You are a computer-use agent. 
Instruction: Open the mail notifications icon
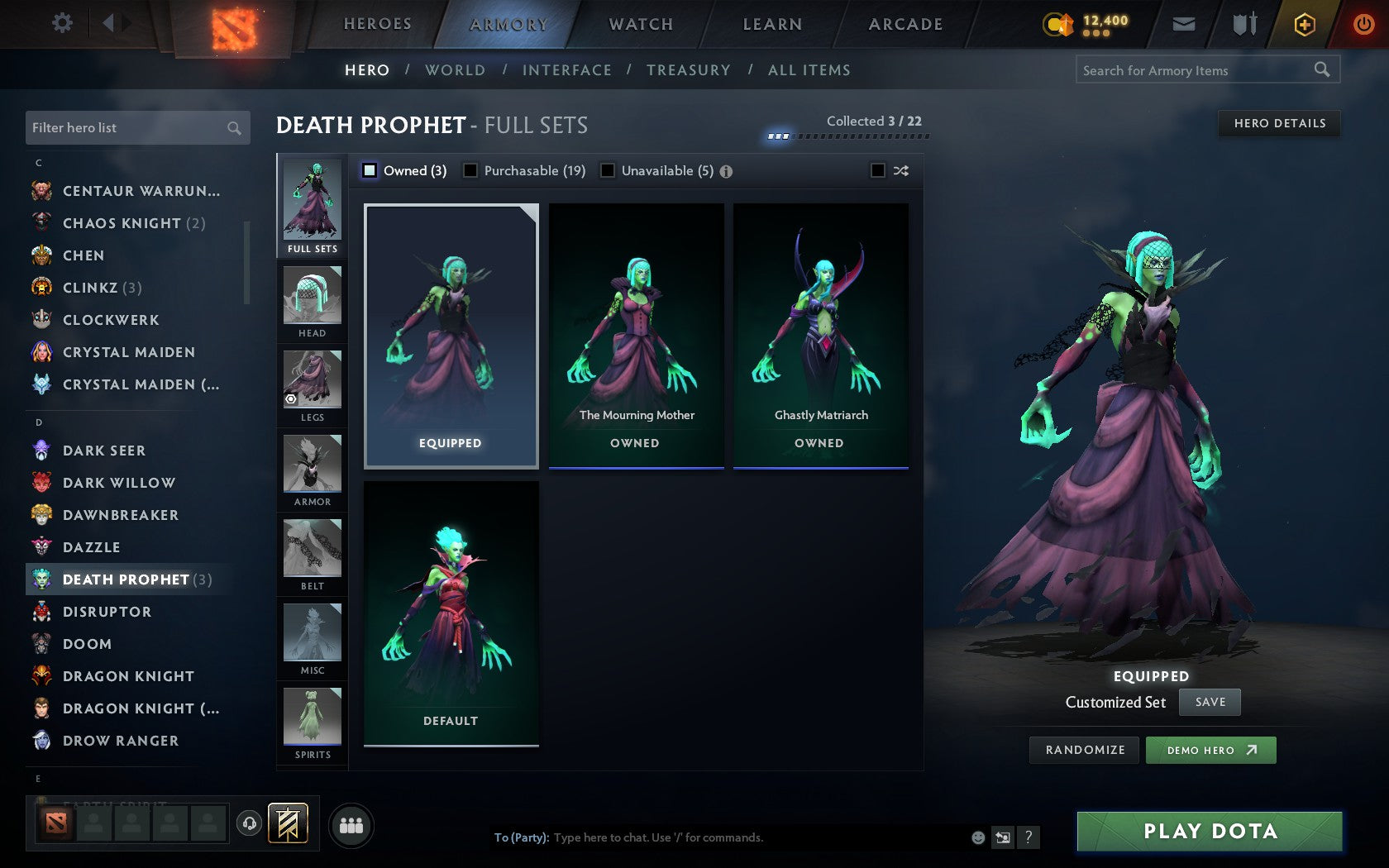(x=1184, y=24)
